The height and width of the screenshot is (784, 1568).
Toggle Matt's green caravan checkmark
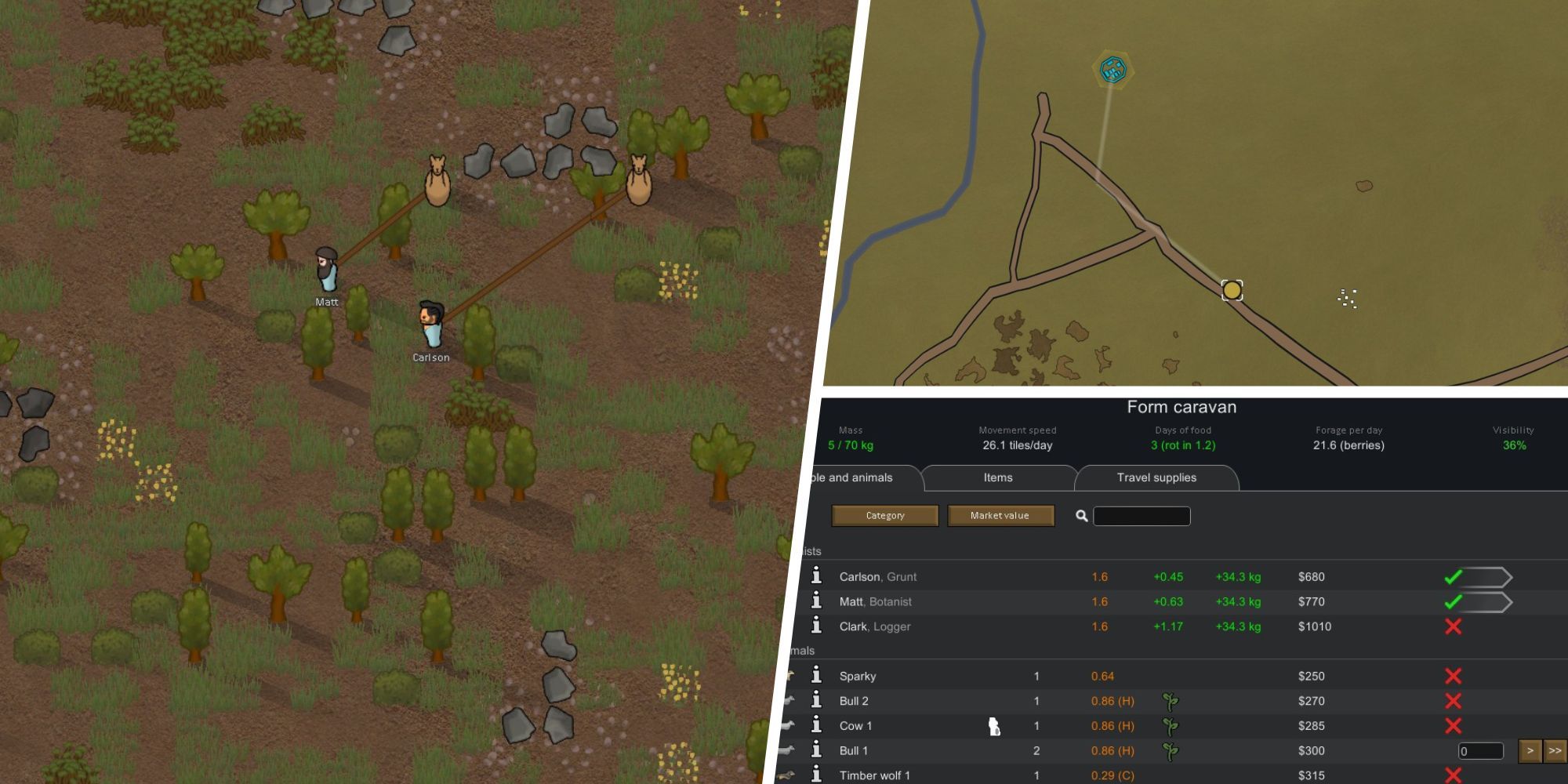[1453, 602]
